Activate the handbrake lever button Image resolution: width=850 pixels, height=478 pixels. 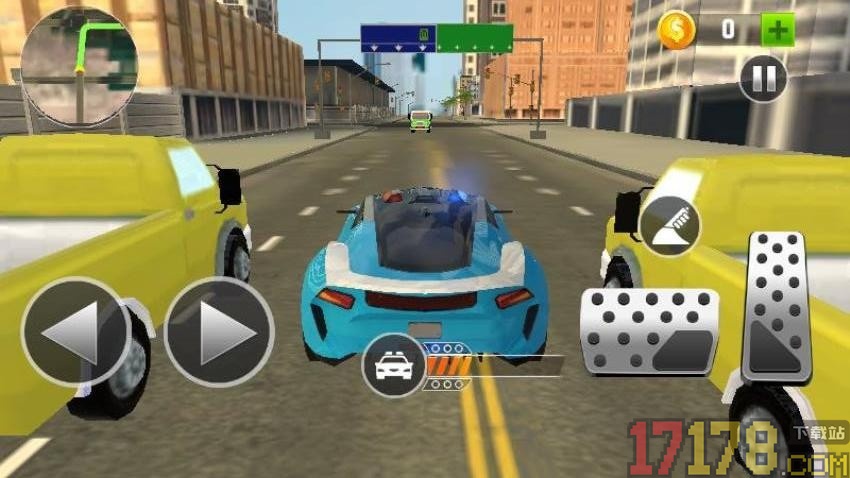[669, 225]
